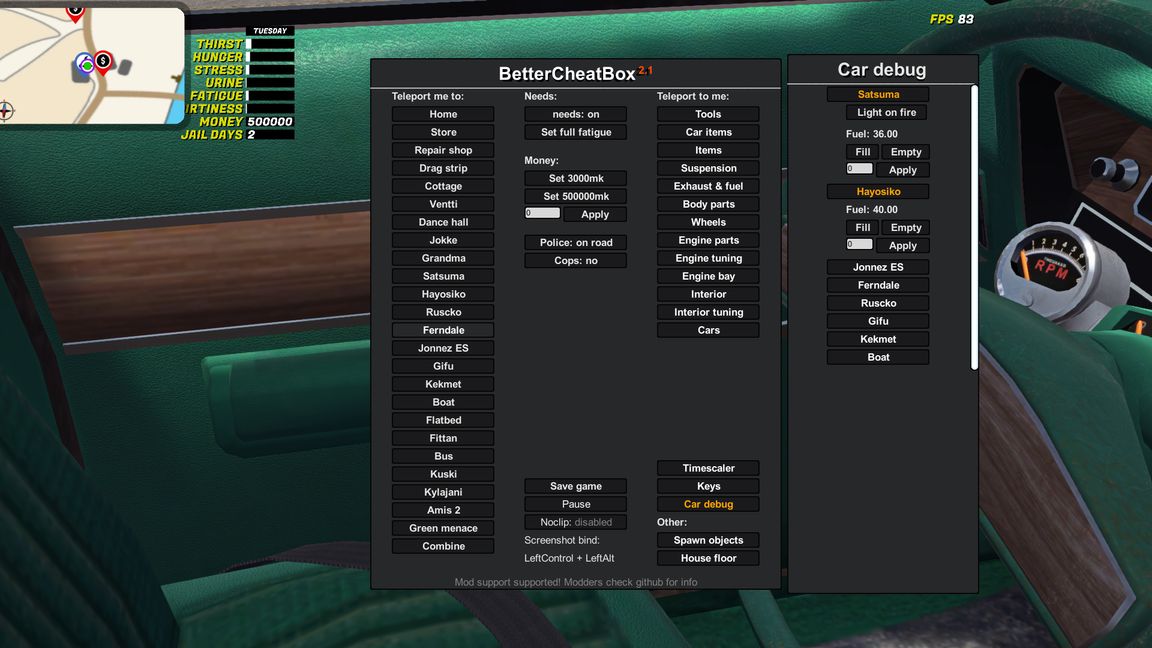Image resolution: width=1152 pixels, height=648 pixels.
Task: Open the Keys menu
Action: (x=708, y=486)
